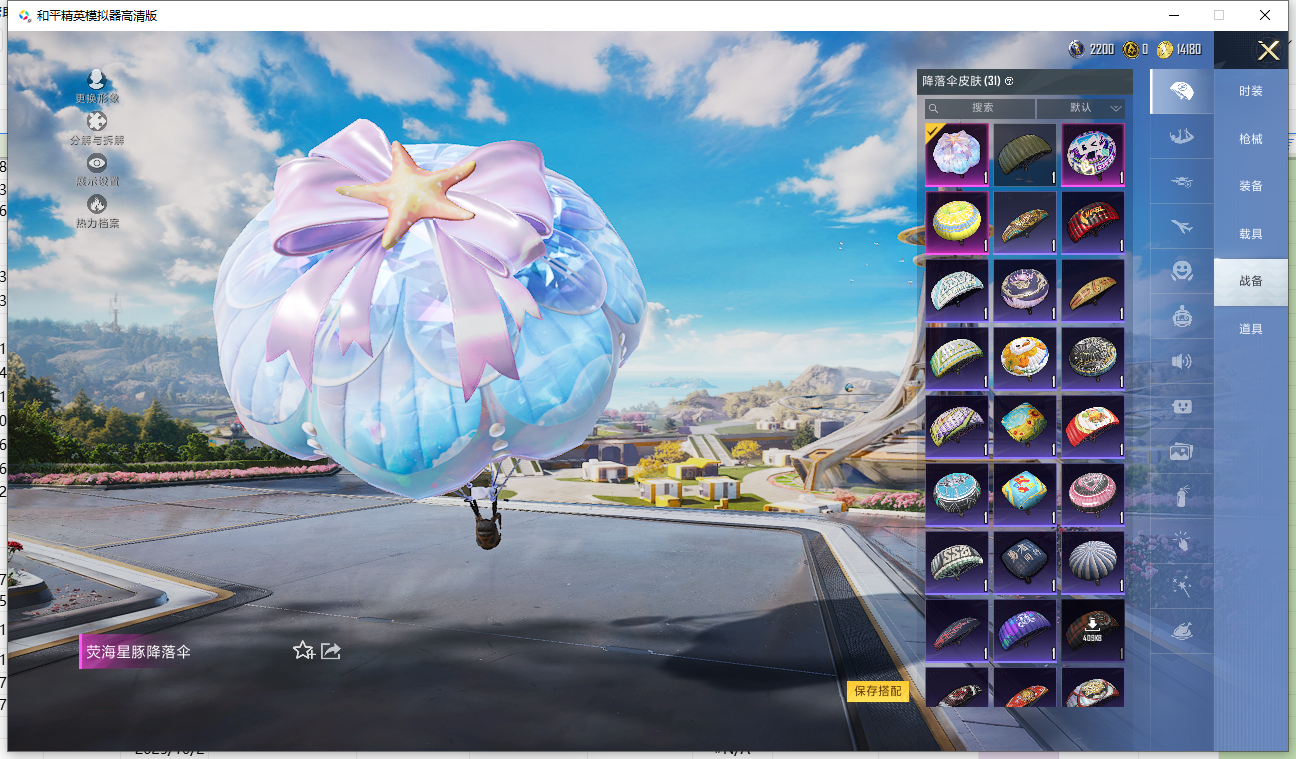Close the wardrobe with the X button

coord(1268,51)
